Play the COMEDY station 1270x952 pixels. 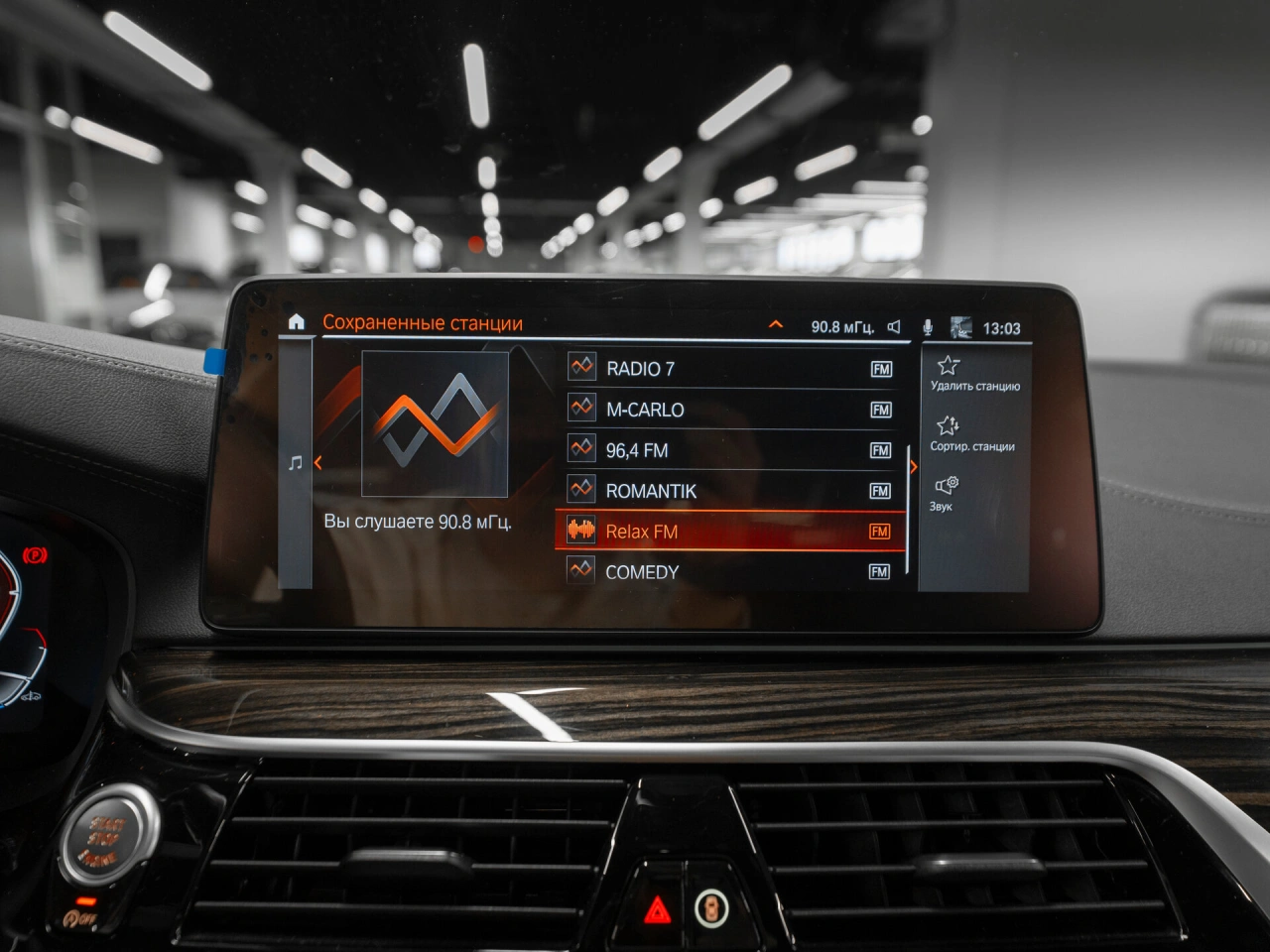(x=729, y=572)
